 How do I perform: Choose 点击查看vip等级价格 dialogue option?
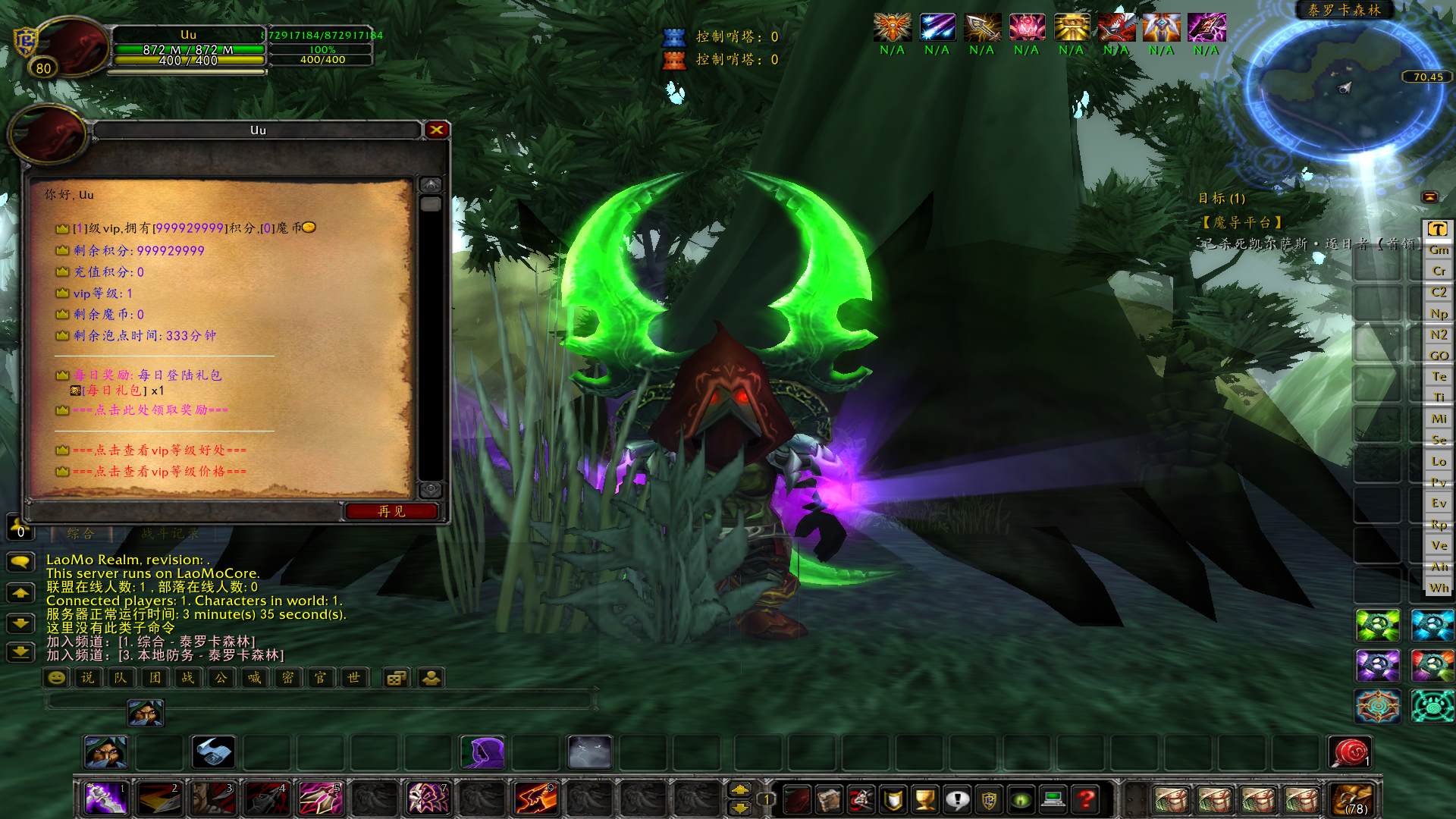(159, 472)
